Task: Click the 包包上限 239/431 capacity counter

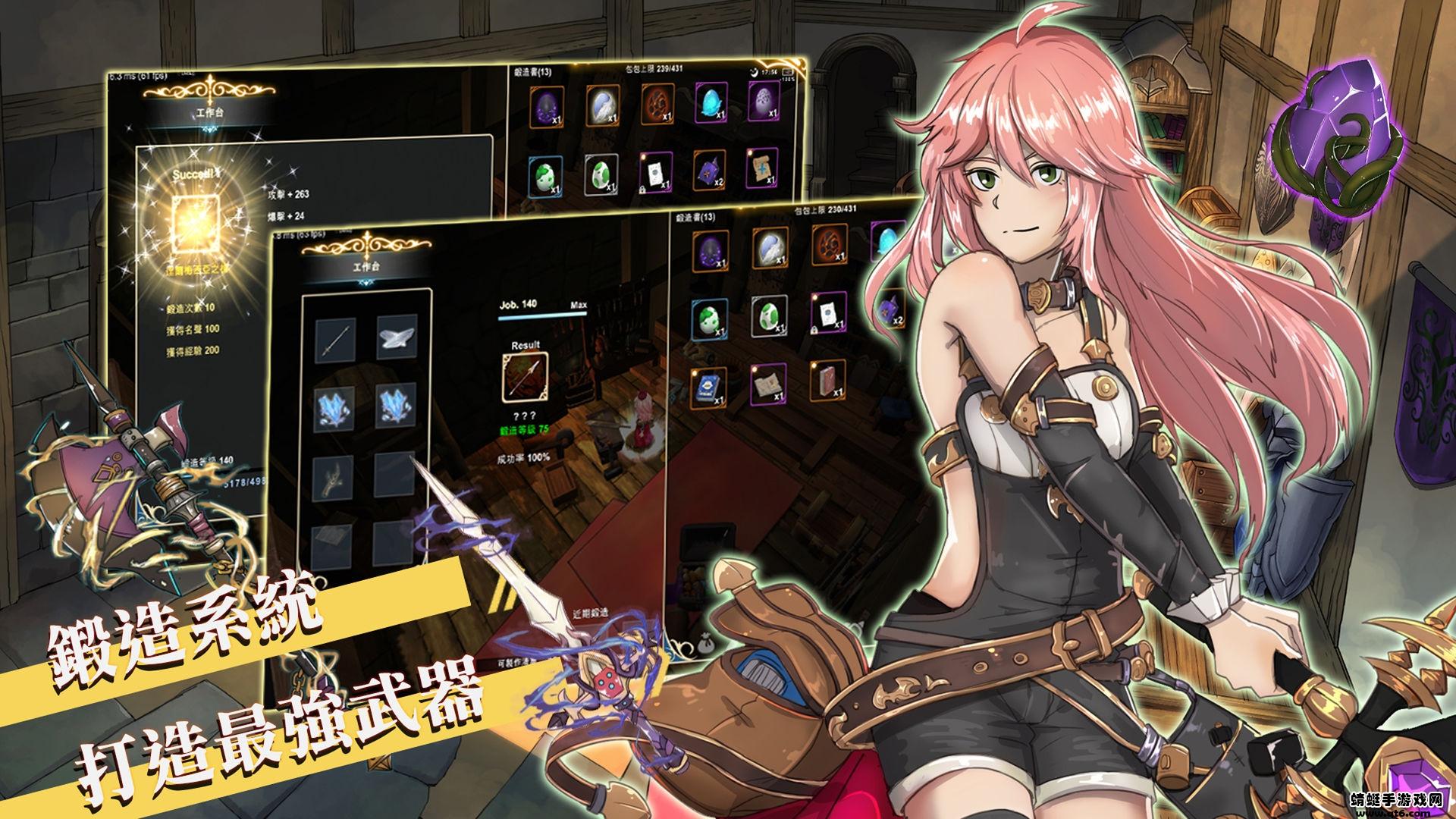Action: (654, 68)
